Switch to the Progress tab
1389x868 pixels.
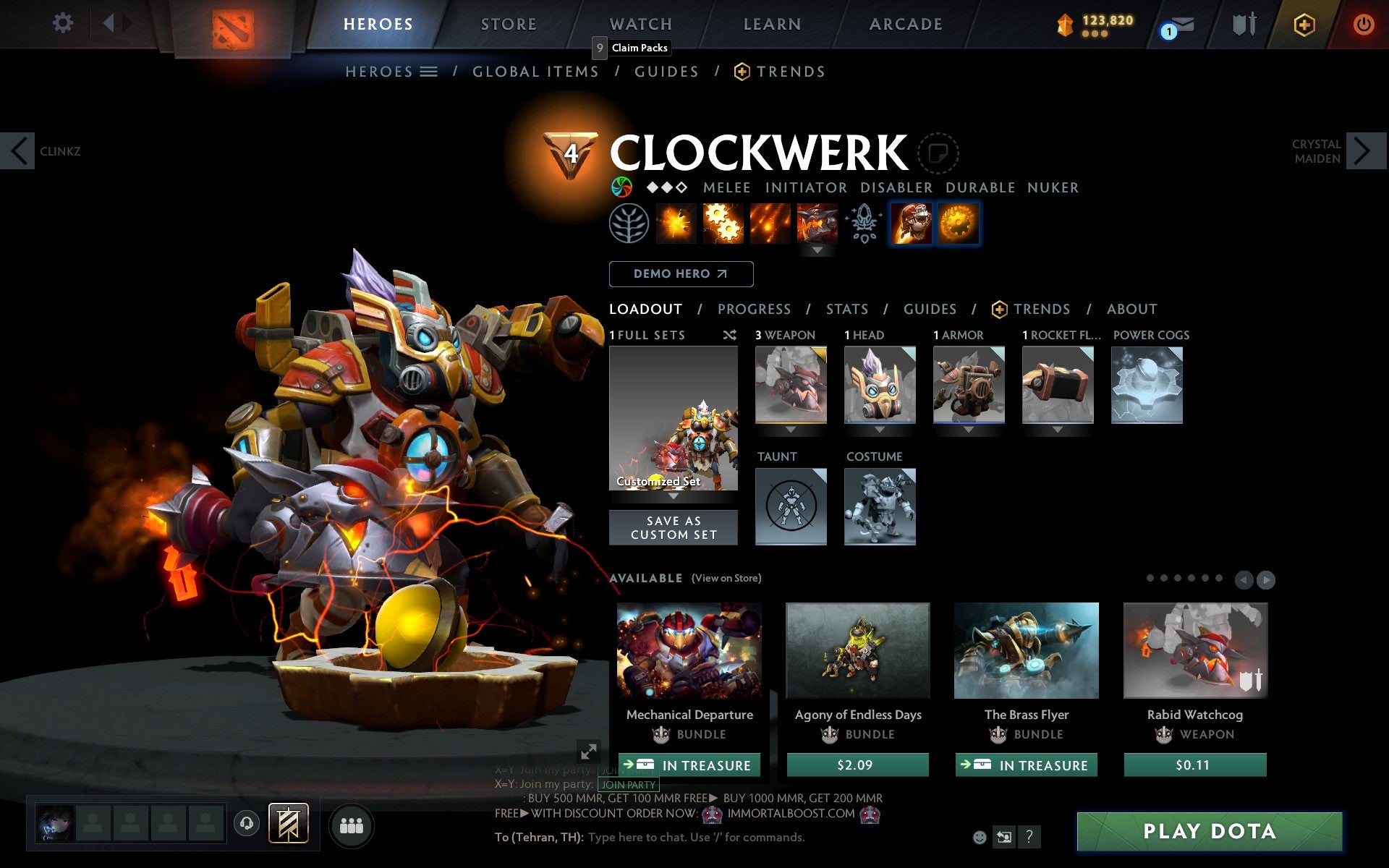click(x=754, y=309)
